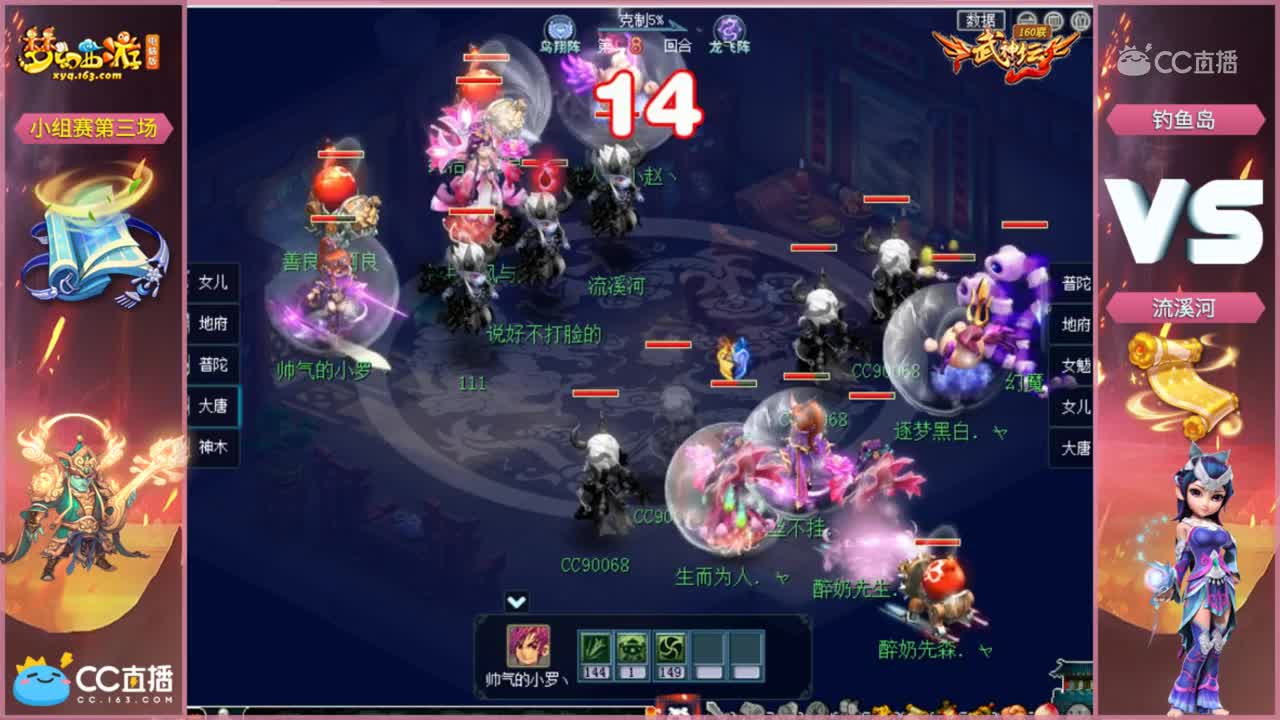
Task: Click the 160联 league badge
Action: [x=1031, y=31]
